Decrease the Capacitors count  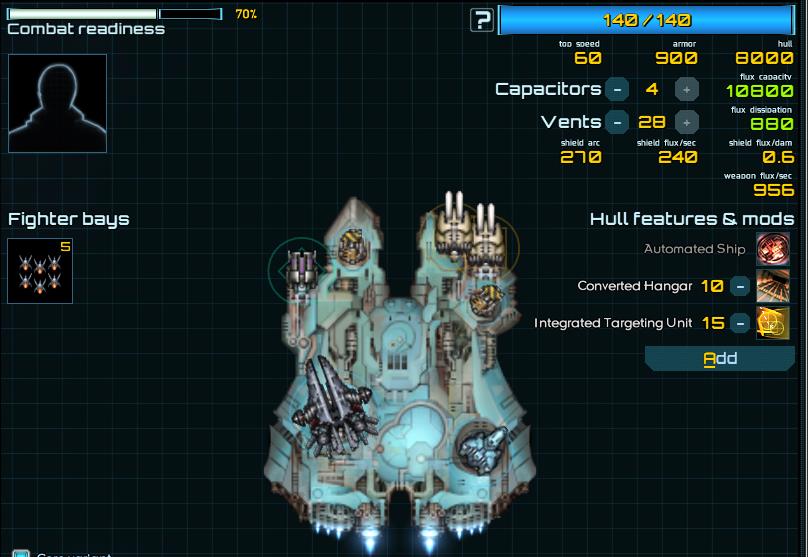click(617, 89)
